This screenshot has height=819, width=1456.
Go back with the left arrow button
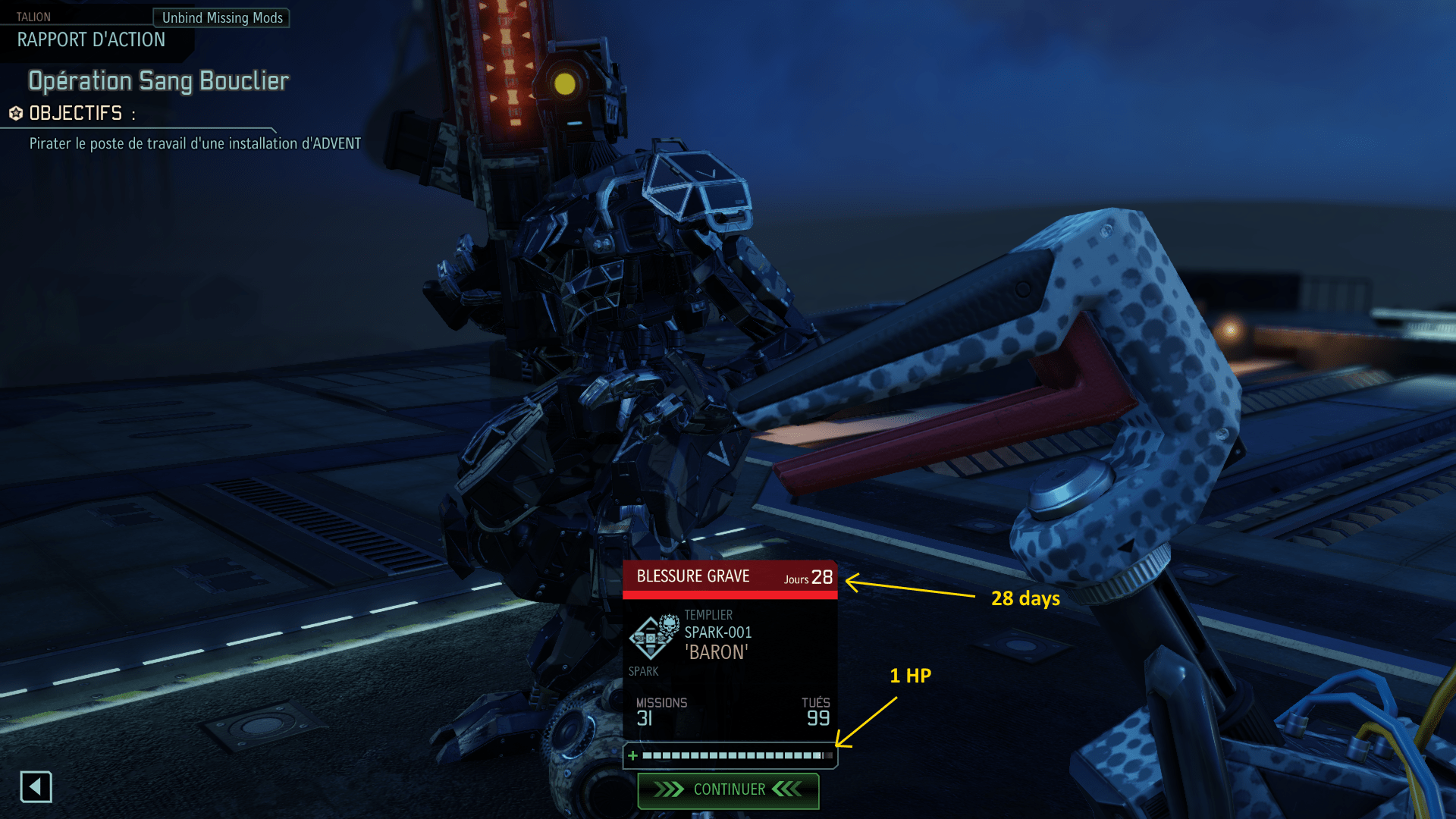tap(36, 787)
